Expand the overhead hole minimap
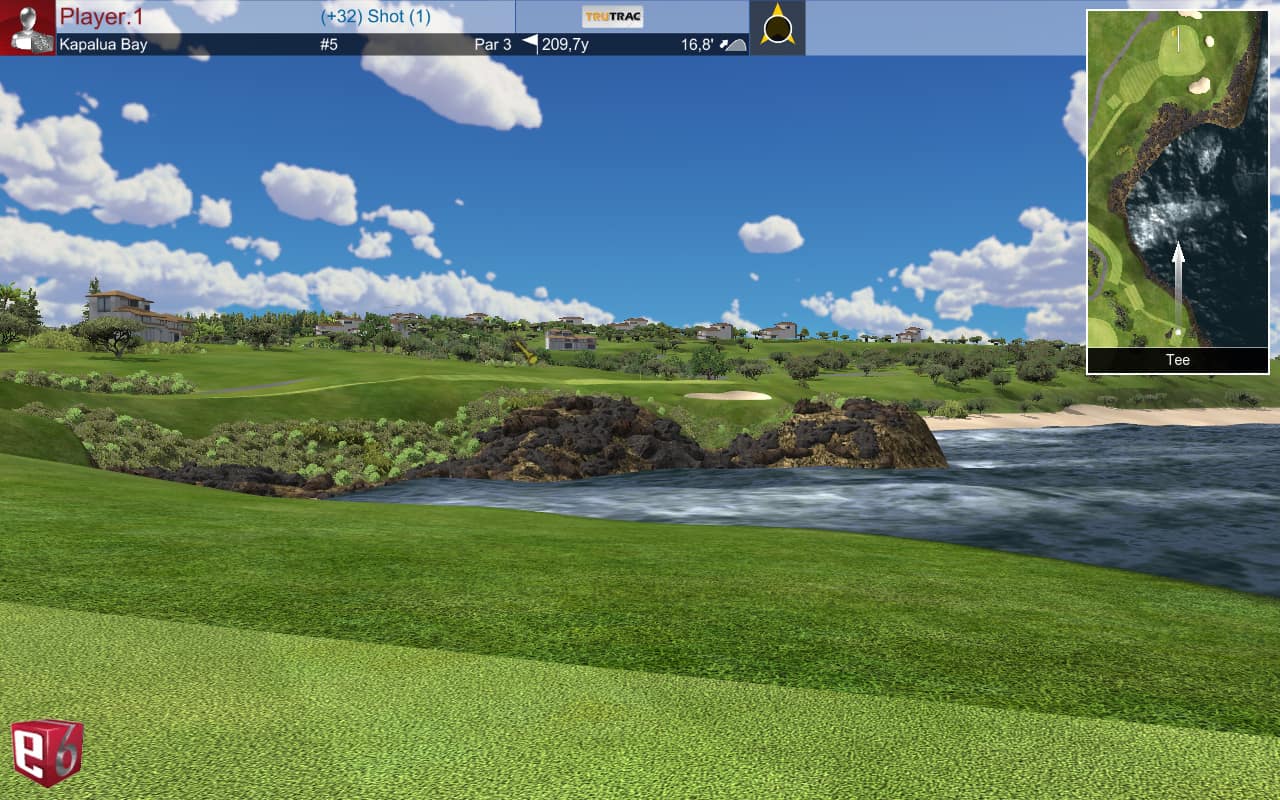The image size is (1280, 800). pyautogui.click(x=1177, y=179)
